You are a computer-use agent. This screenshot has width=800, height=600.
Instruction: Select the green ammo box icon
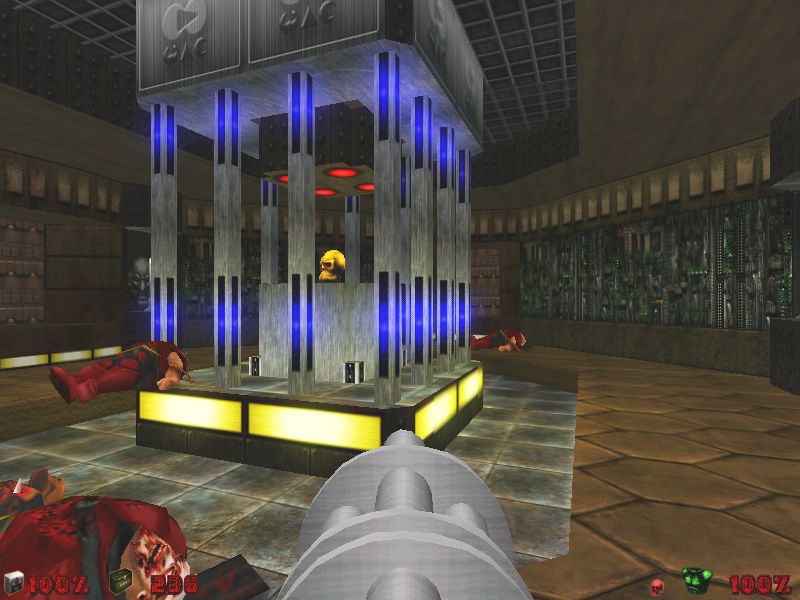(119, 582)
